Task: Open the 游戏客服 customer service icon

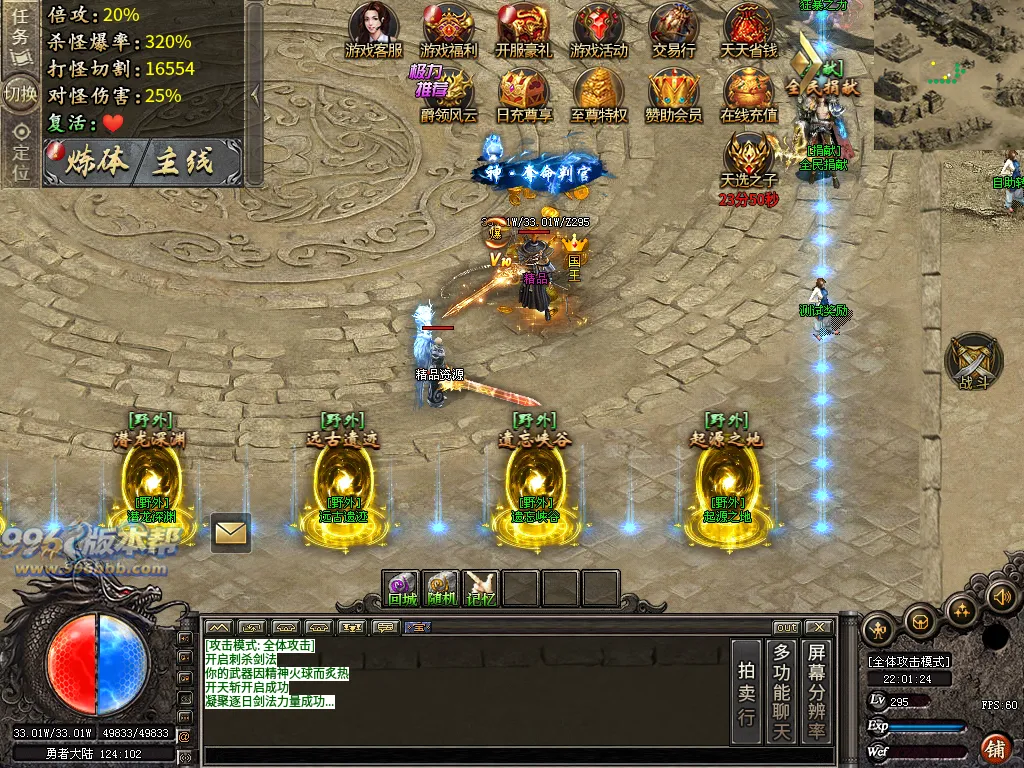Action: tap(374, 28)
